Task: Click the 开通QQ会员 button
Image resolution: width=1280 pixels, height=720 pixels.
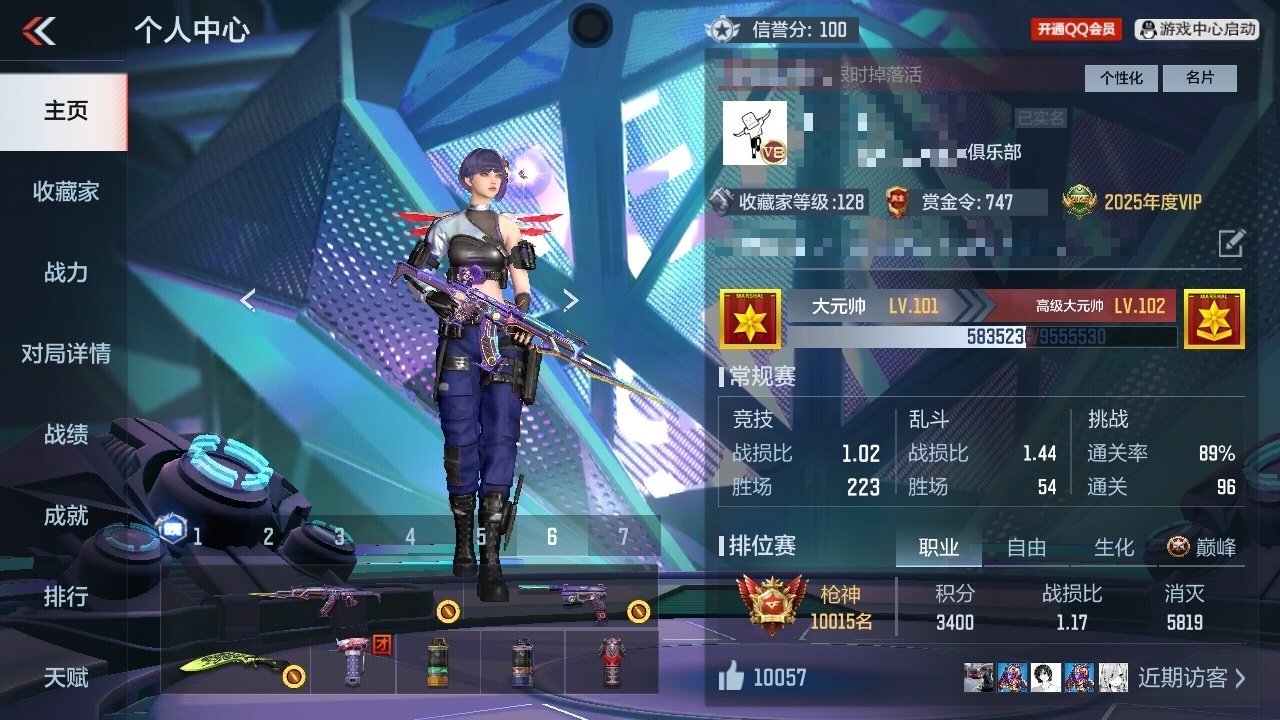Action: [1076, 30]
